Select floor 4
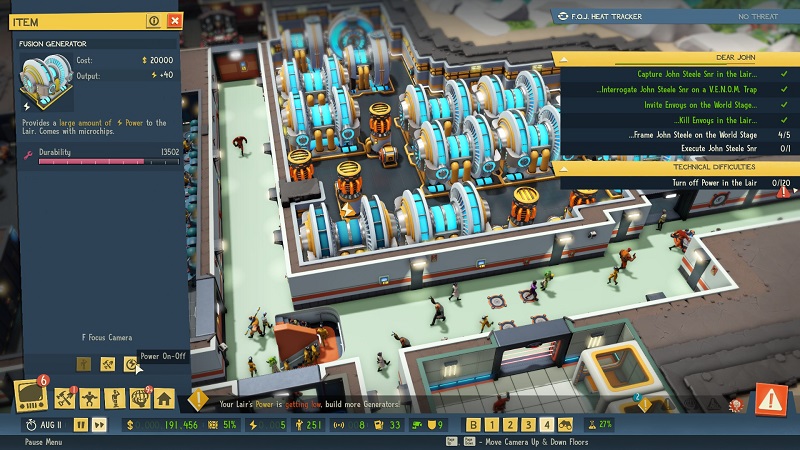This screenshot has height=450, width=800. click(546, 425)
